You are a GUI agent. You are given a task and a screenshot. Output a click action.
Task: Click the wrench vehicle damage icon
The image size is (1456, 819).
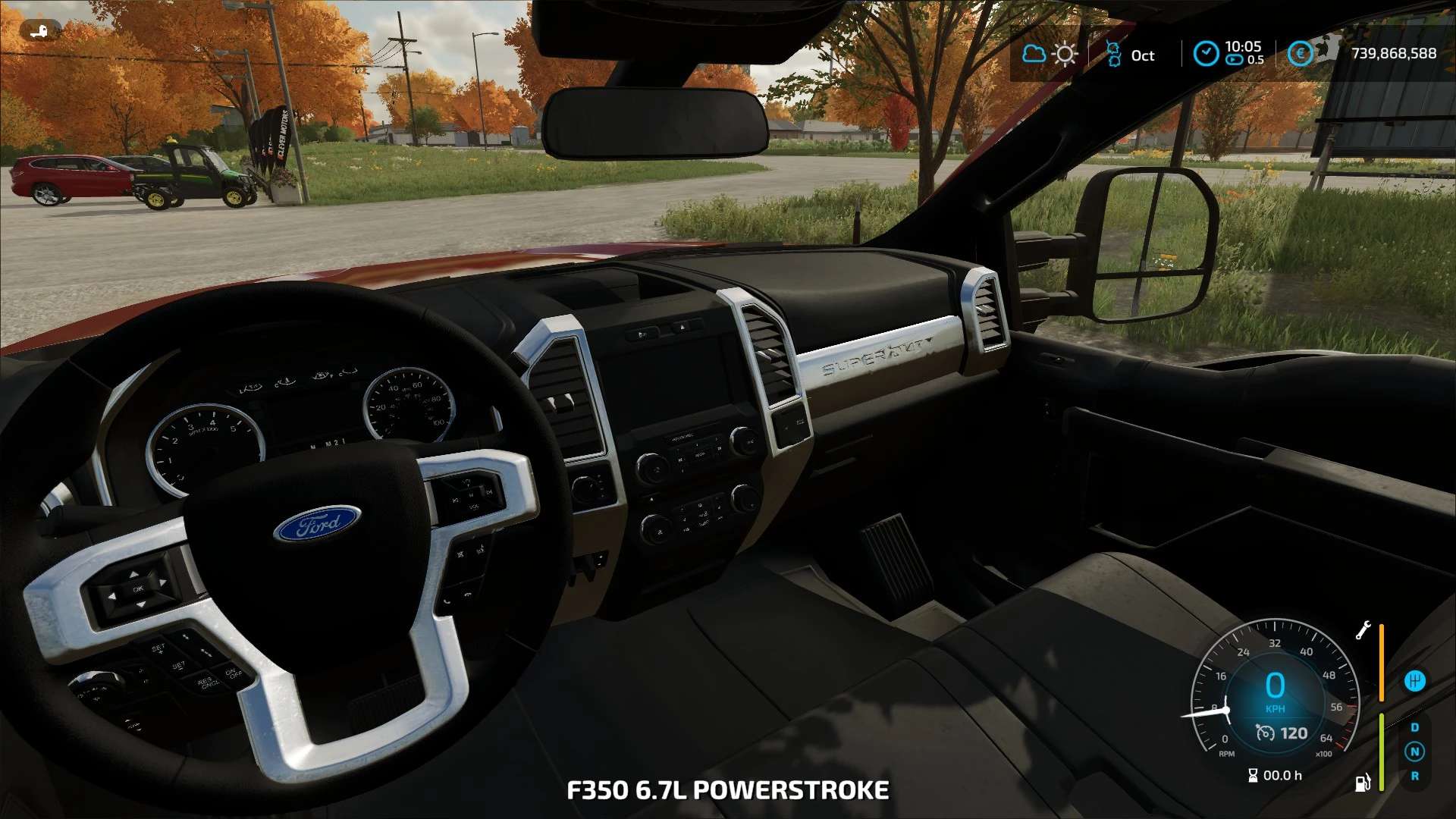(x=1363, y=630)
